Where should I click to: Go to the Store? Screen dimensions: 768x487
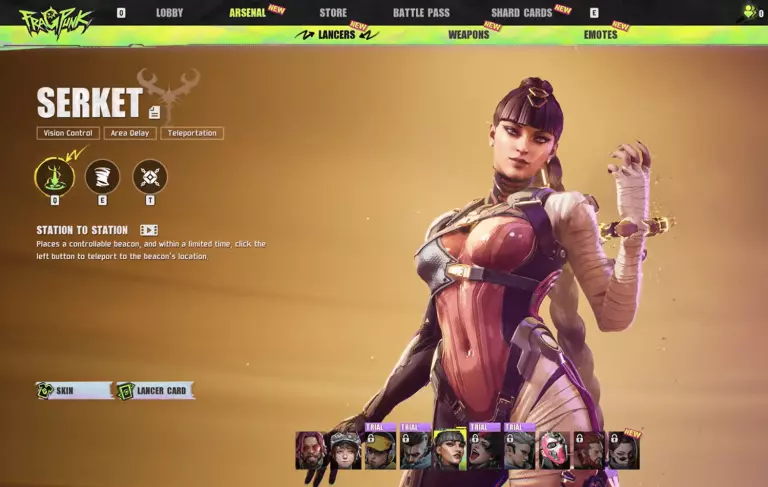point(333,13)
